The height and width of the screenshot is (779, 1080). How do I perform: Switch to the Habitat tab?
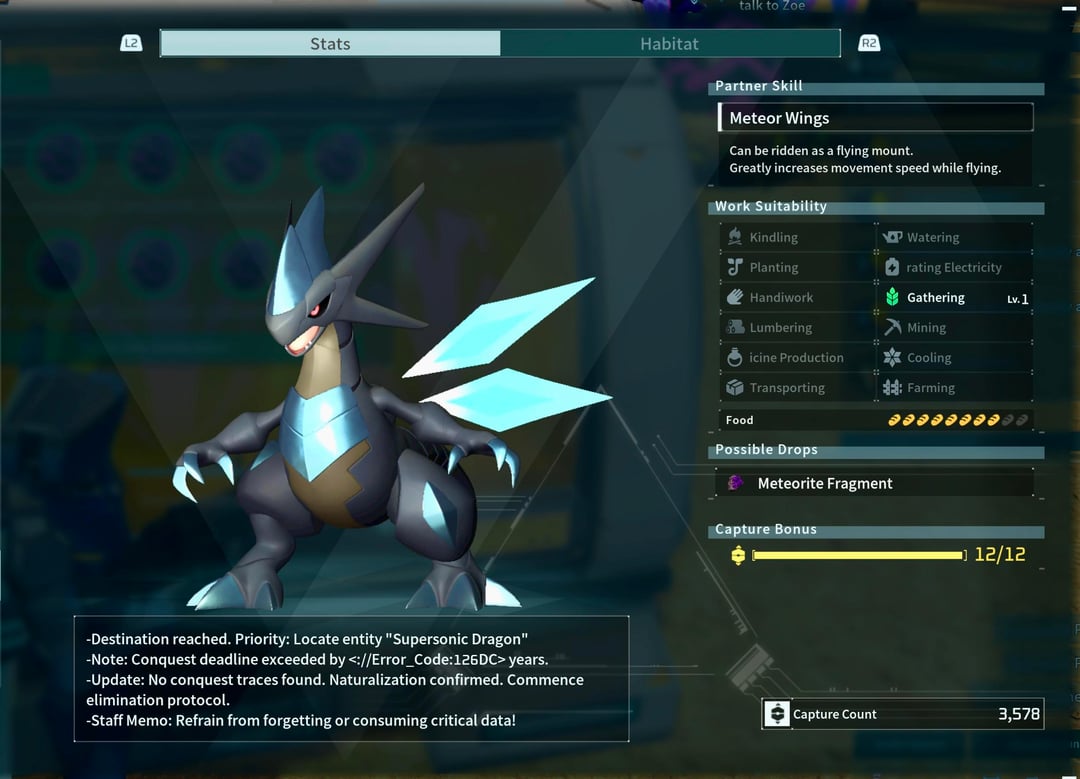click(669, 44)
